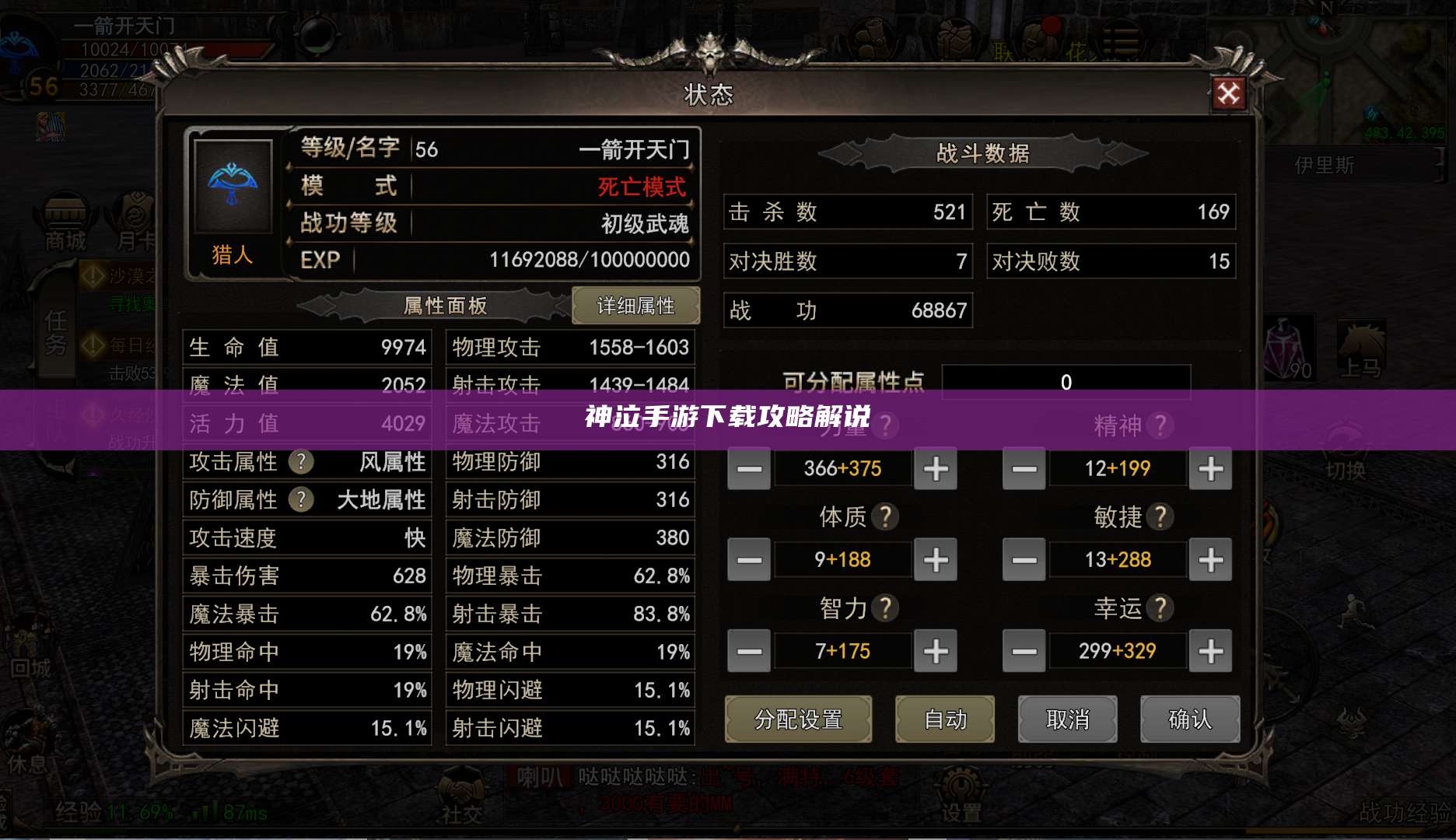Decrease 精神 with its minus stepper
1456x840 pixels.
tap(1023, 468)
